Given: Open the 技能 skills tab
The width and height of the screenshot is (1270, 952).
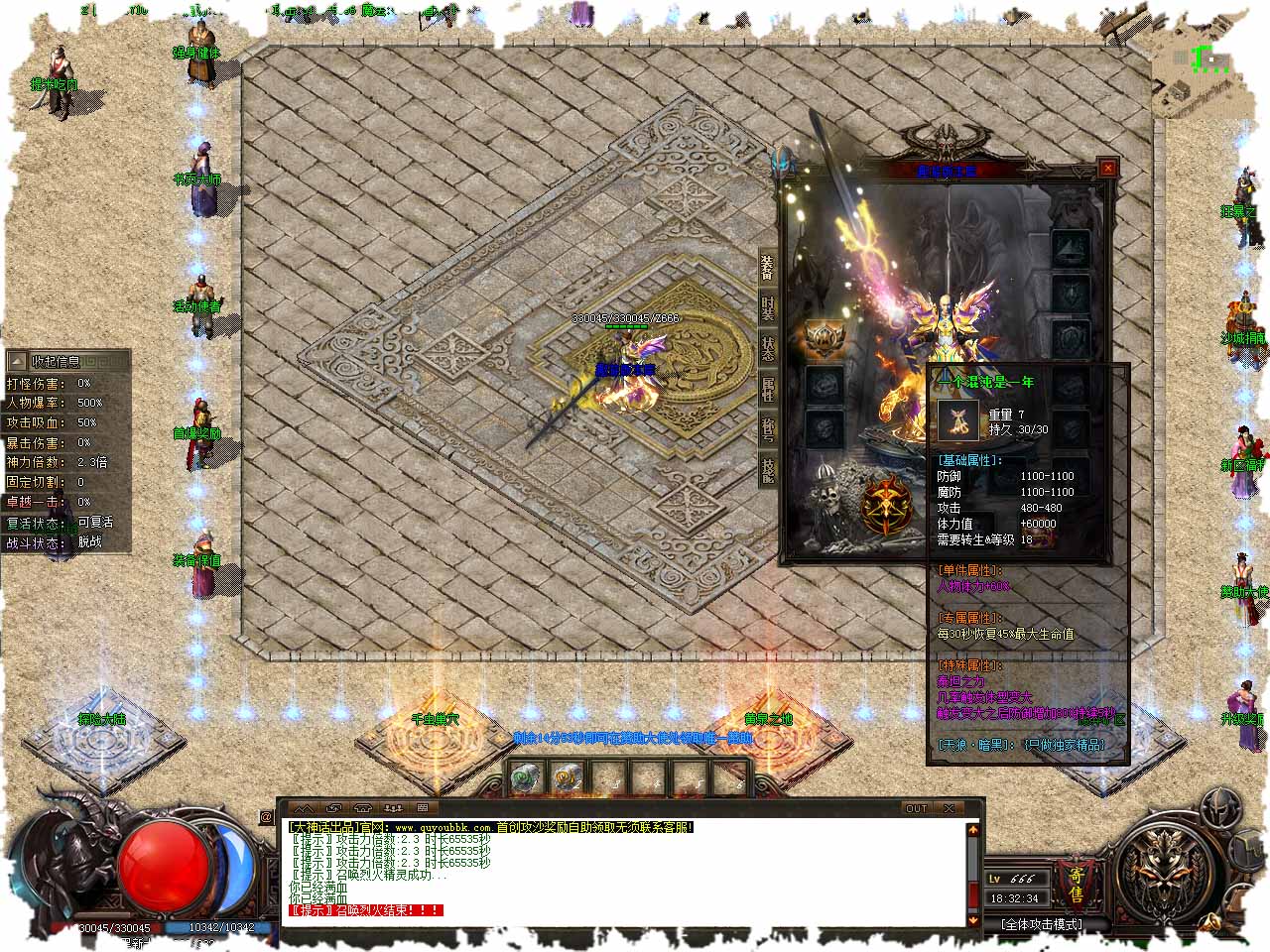Looking at the screenshot, I should (767, 469).
